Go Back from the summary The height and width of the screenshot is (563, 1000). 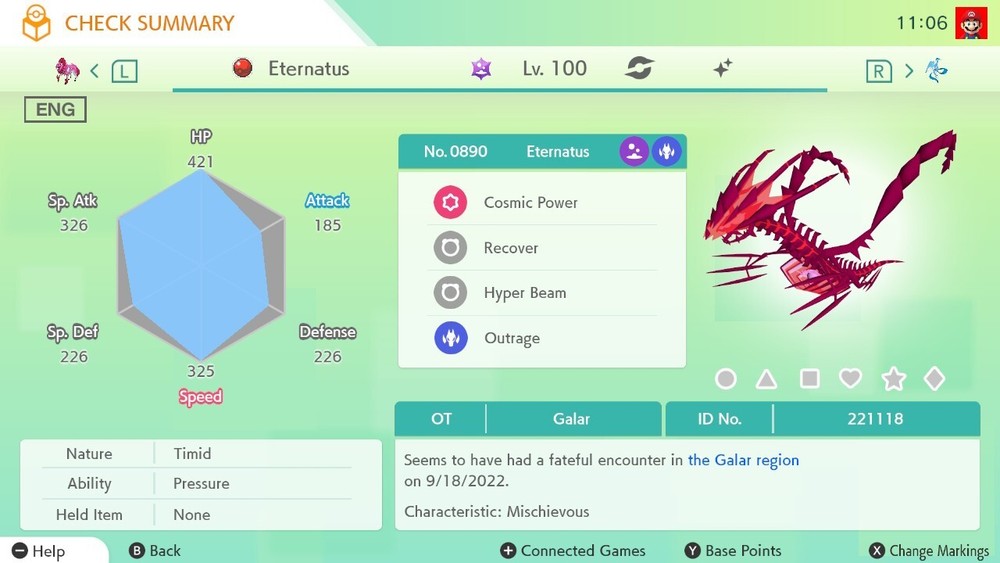click(155, 551)
